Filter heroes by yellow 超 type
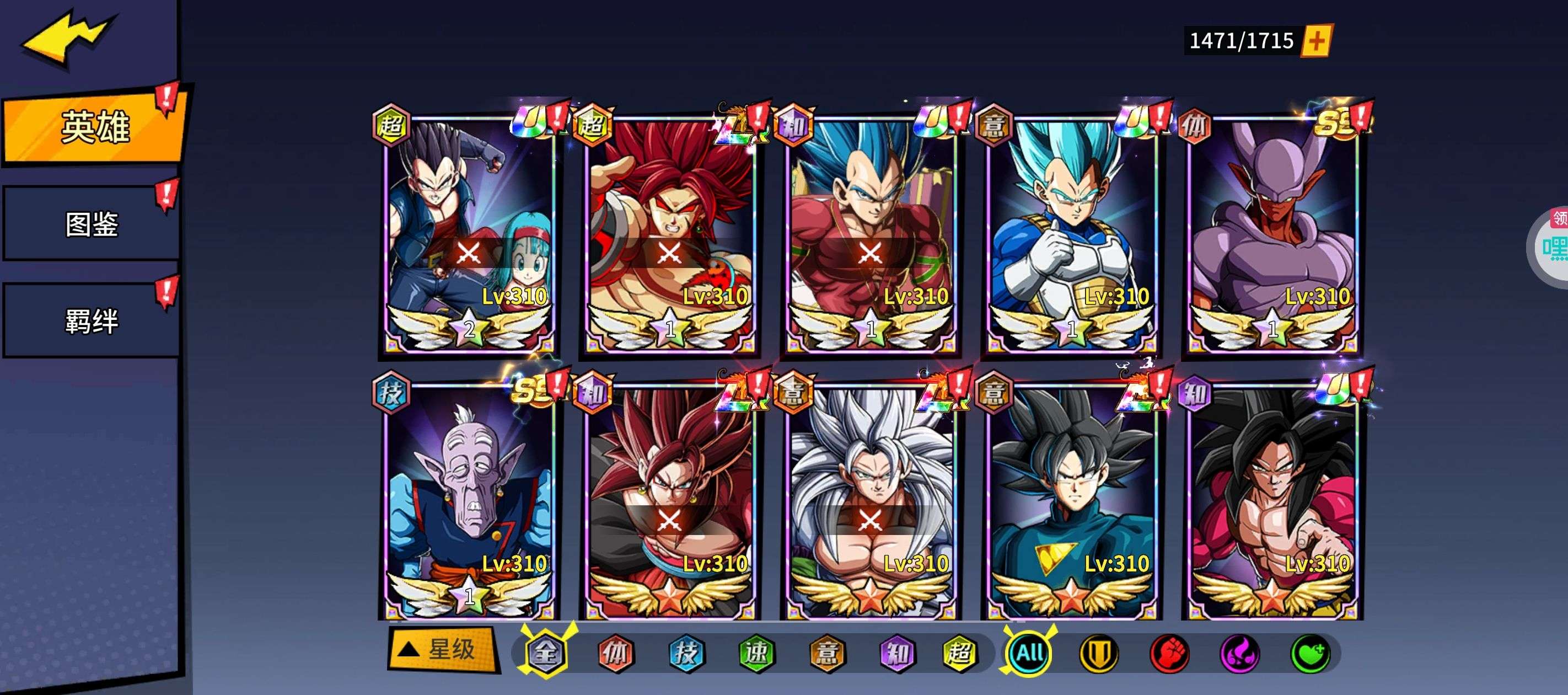1568x695 pixels. tap(960, 653)
